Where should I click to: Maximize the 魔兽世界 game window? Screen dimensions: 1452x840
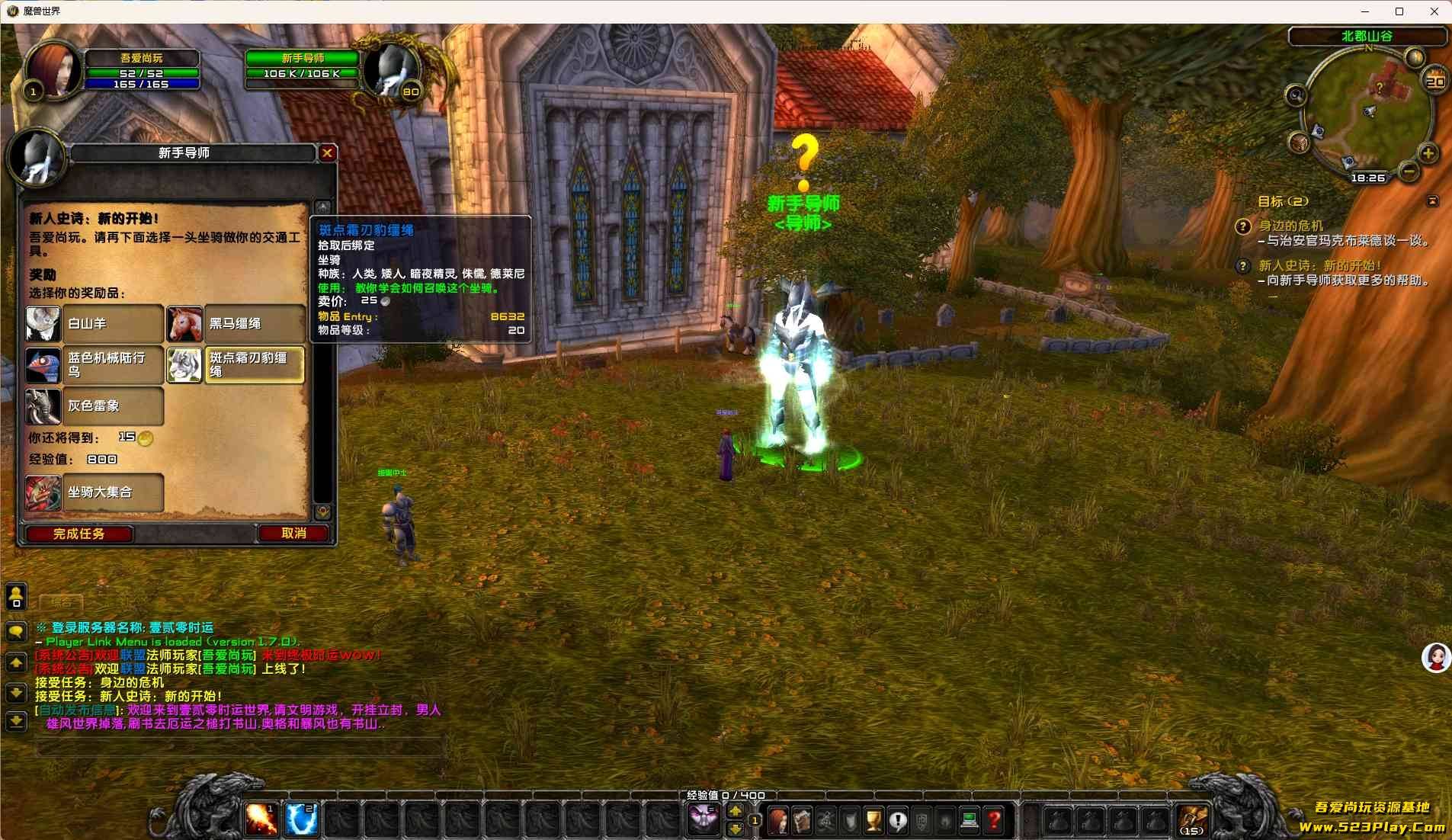click(1399, 11)
